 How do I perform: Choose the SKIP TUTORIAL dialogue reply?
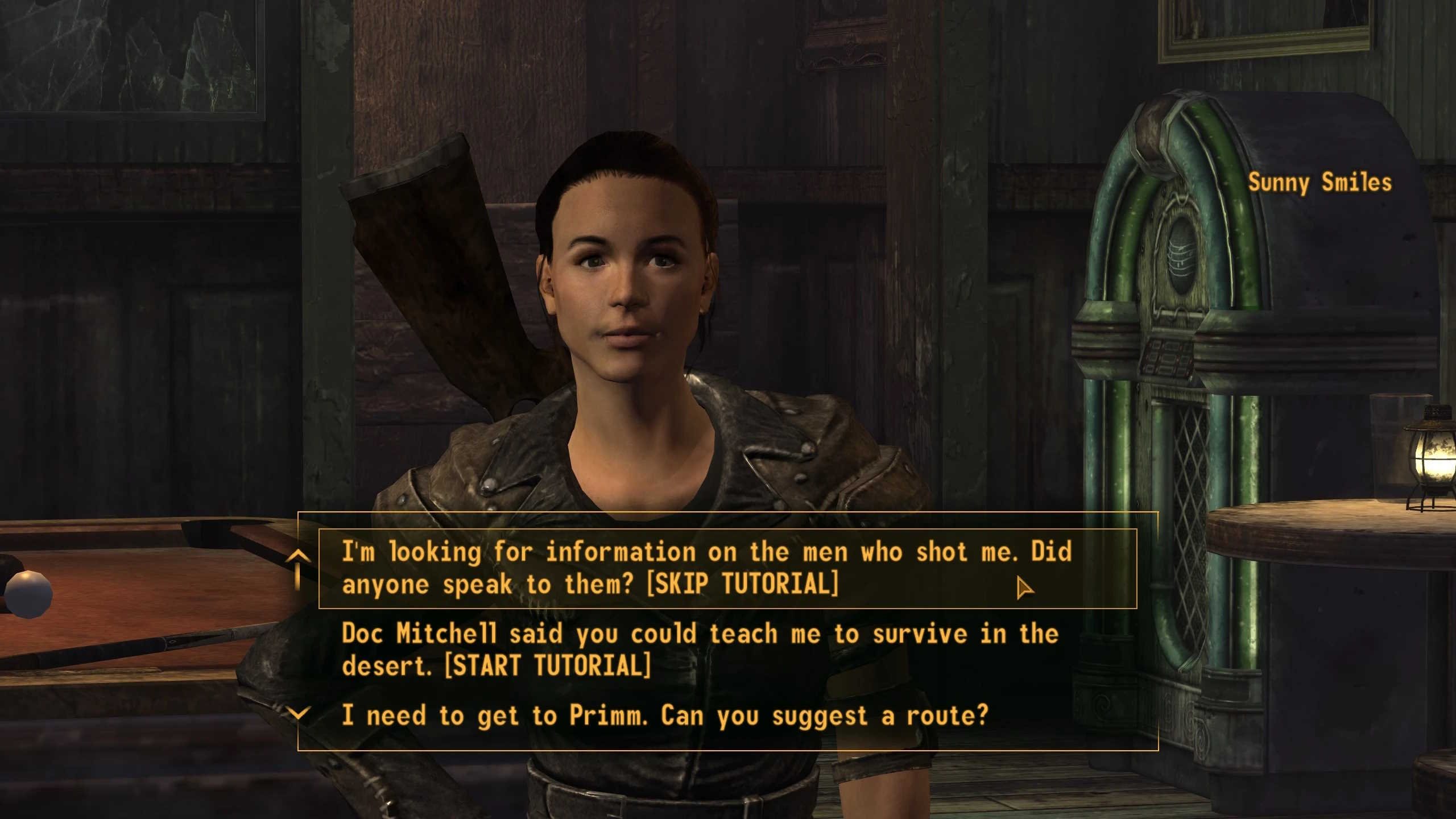point(705,568)
